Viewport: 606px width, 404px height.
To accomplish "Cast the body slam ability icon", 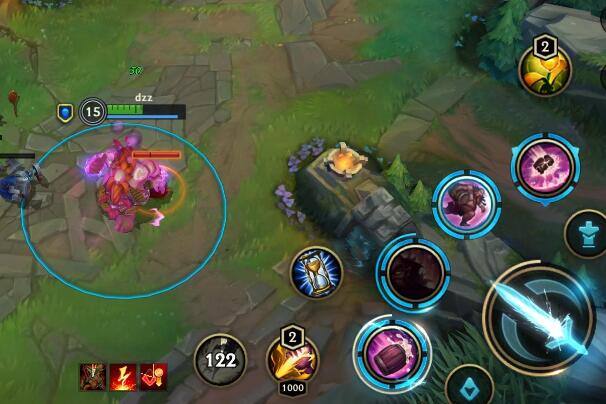I will point(463,198).
